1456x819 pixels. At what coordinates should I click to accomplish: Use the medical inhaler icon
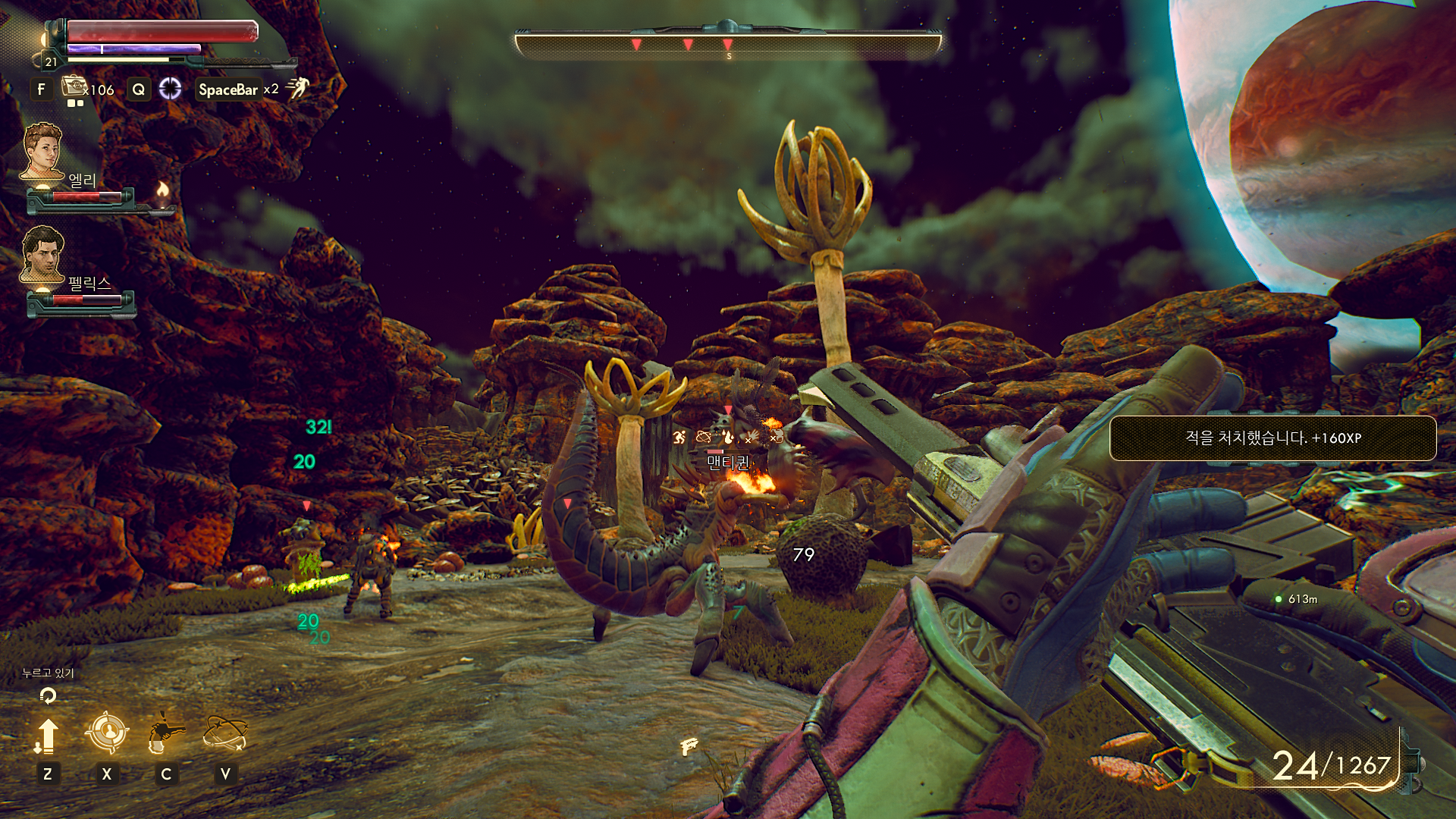click(x=74, y=87)
